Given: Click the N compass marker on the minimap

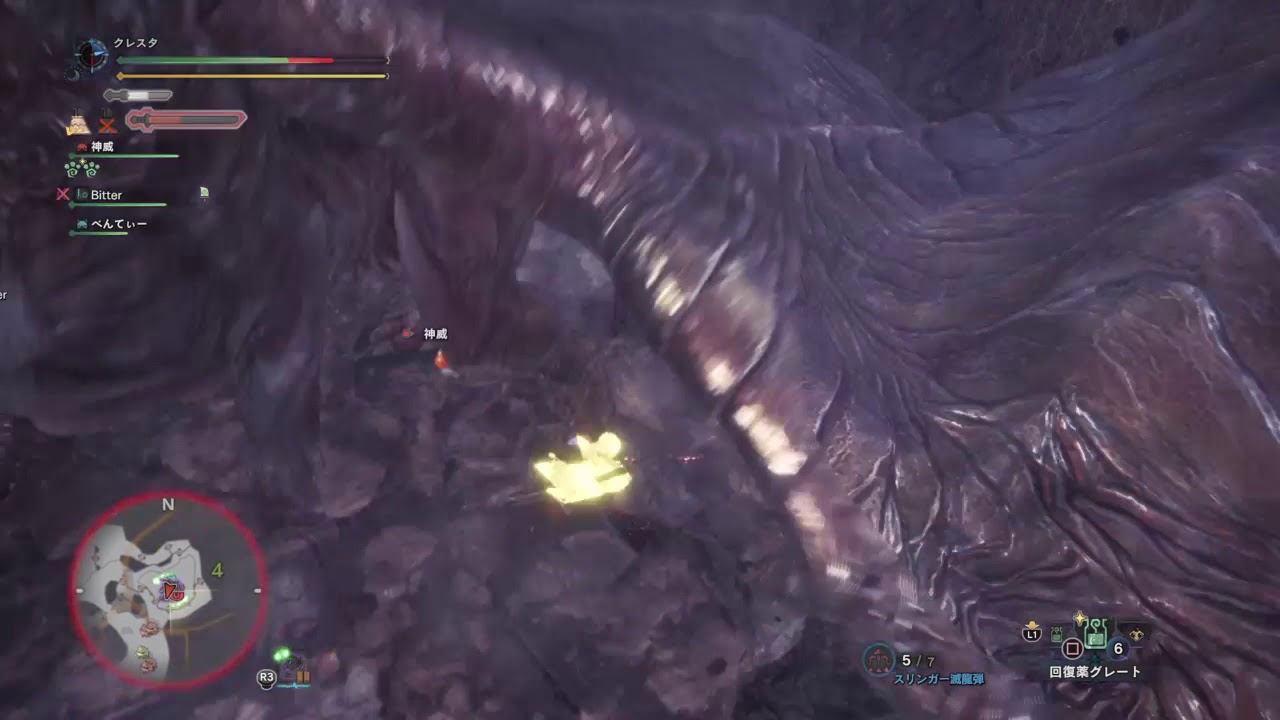Looking at the screenshot, I should 168,504.
